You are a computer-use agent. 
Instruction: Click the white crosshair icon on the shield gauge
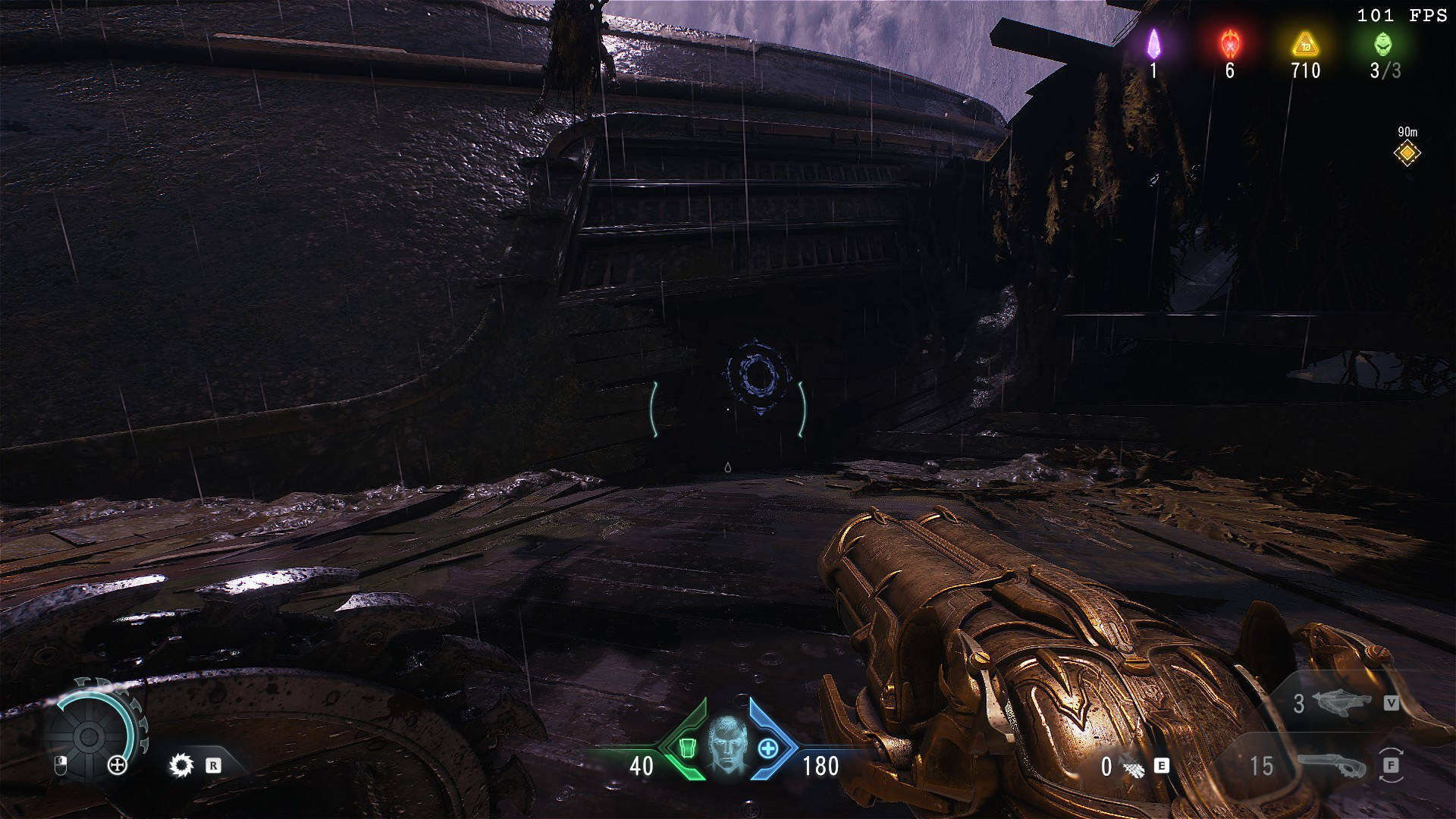pyautogui.click(x=118, y=765)
